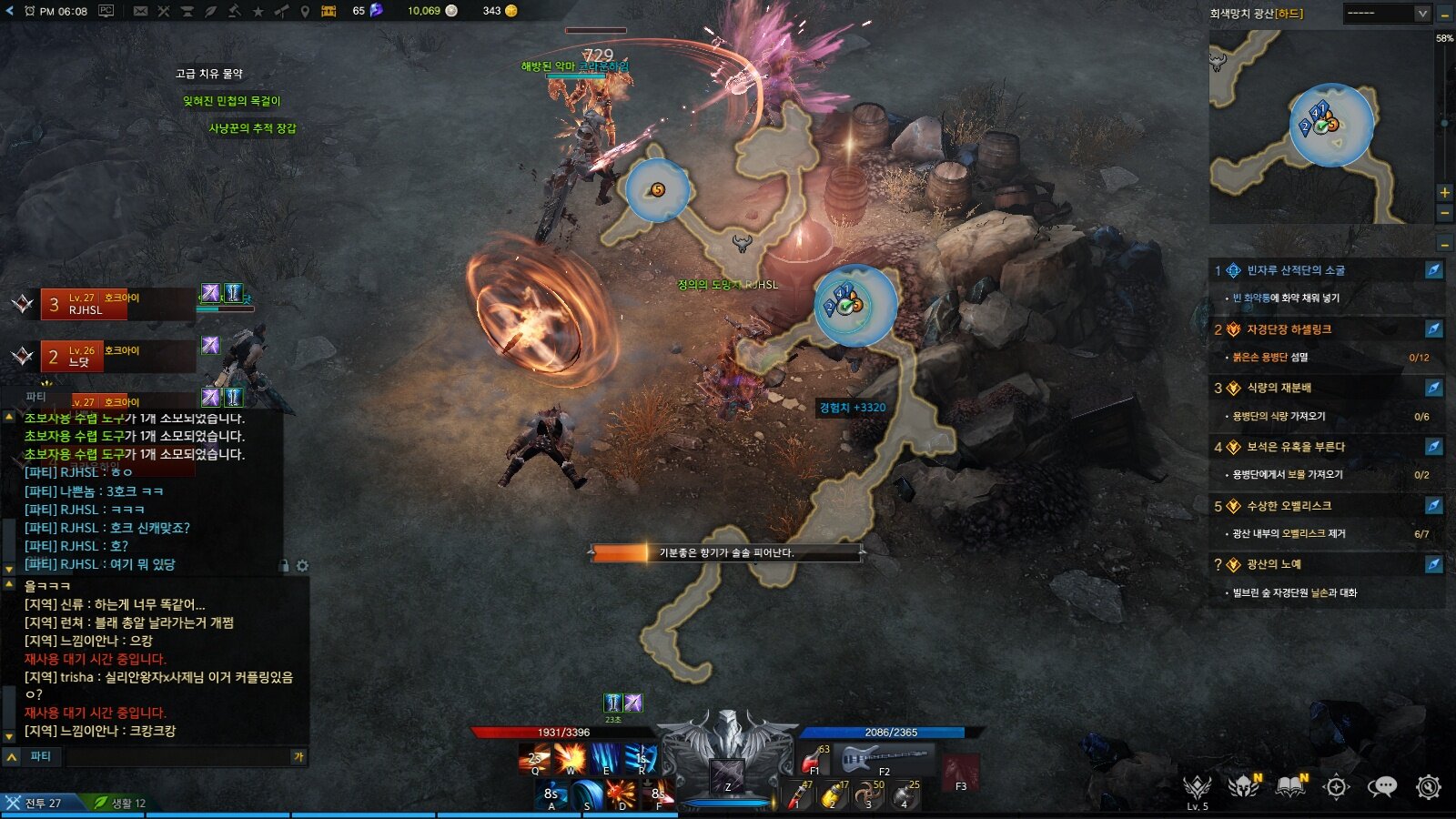Open chat settings gear icon
This screenshot has height=819, width=1456.
302,566
